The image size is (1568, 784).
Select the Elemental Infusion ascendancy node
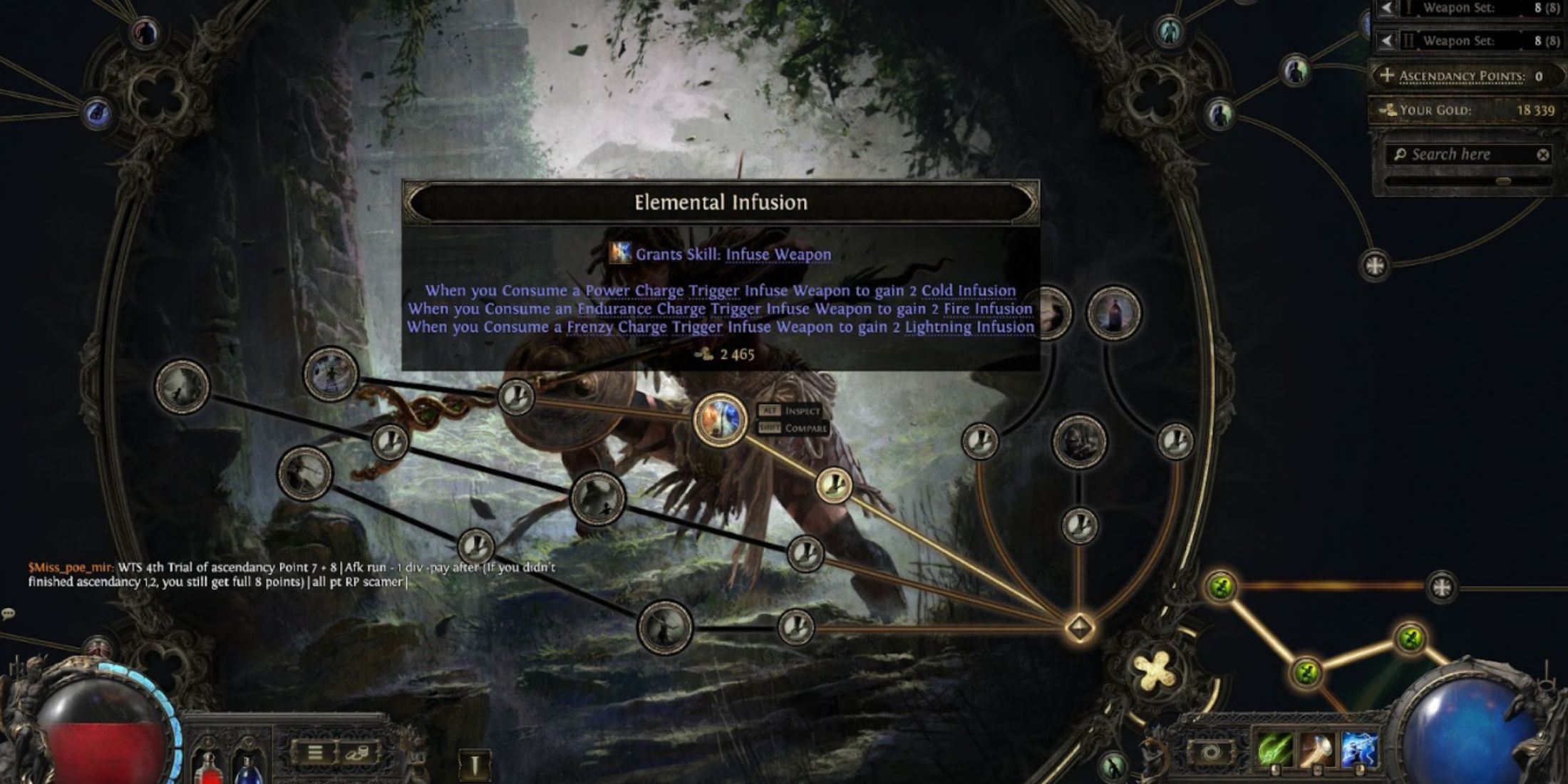pos(720,419)
